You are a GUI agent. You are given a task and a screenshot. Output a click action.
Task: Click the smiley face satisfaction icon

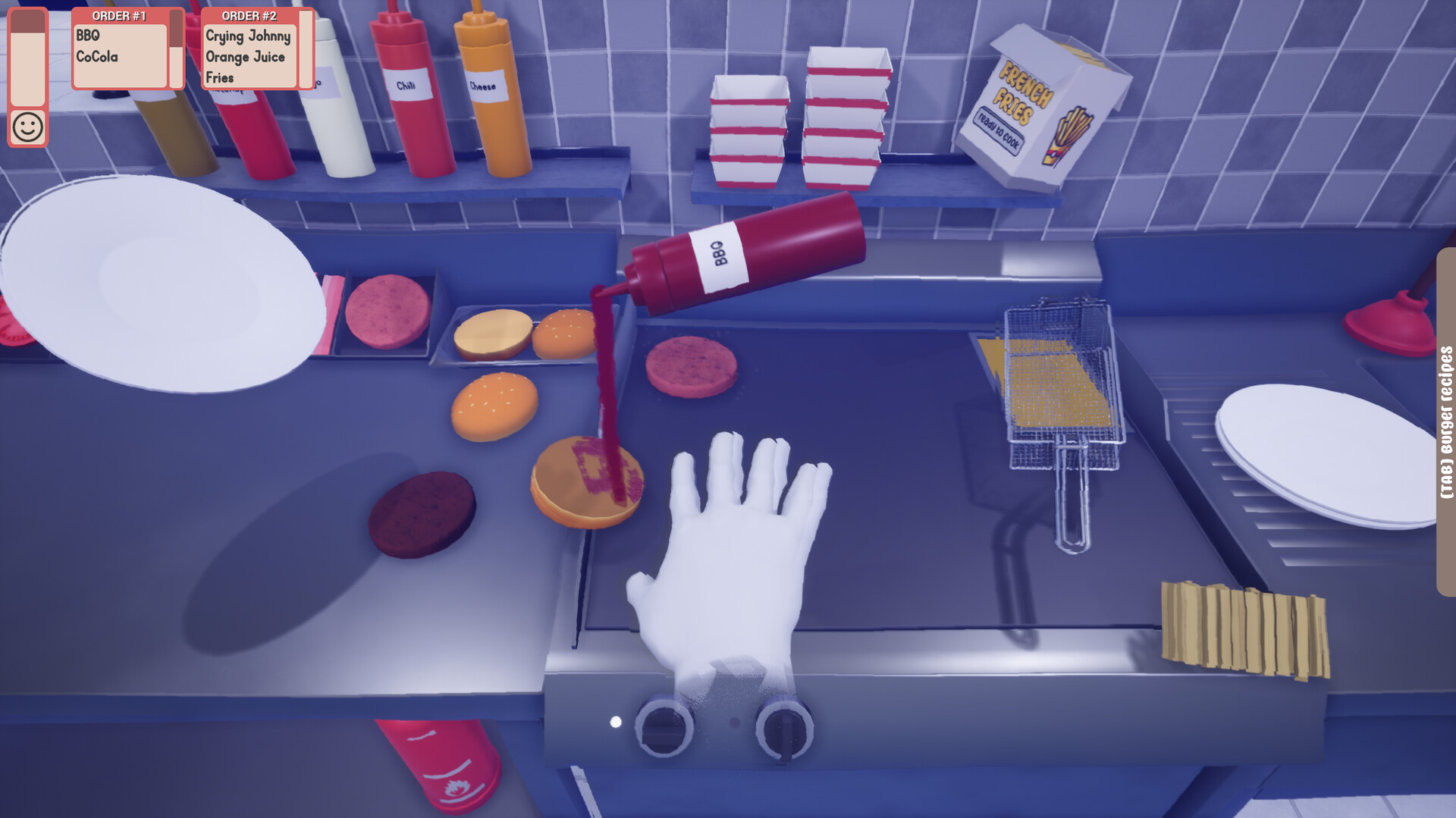[27, 127]
